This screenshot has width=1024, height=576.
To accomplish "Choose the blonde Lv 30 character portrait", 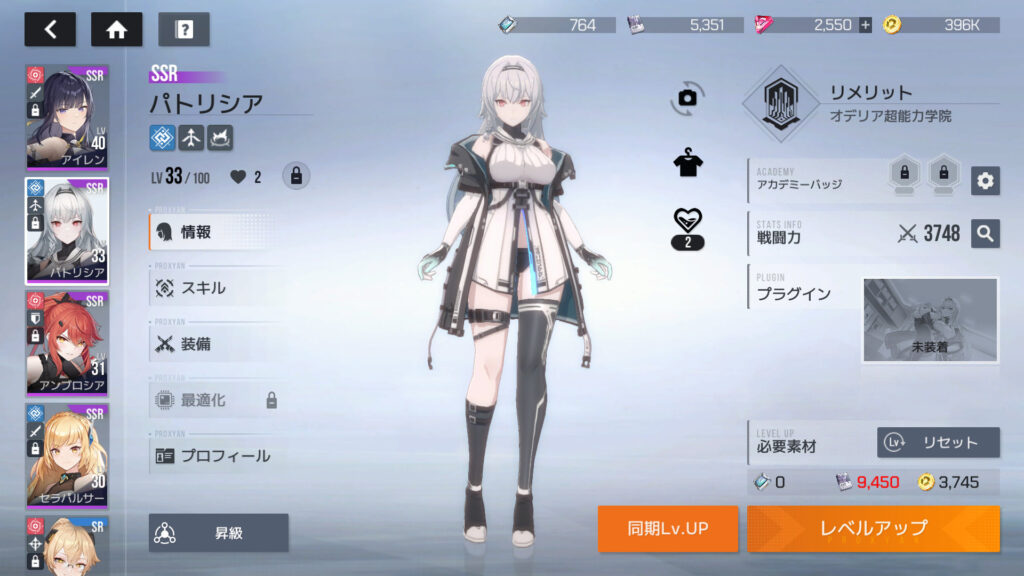I will [x=67, y=454].
